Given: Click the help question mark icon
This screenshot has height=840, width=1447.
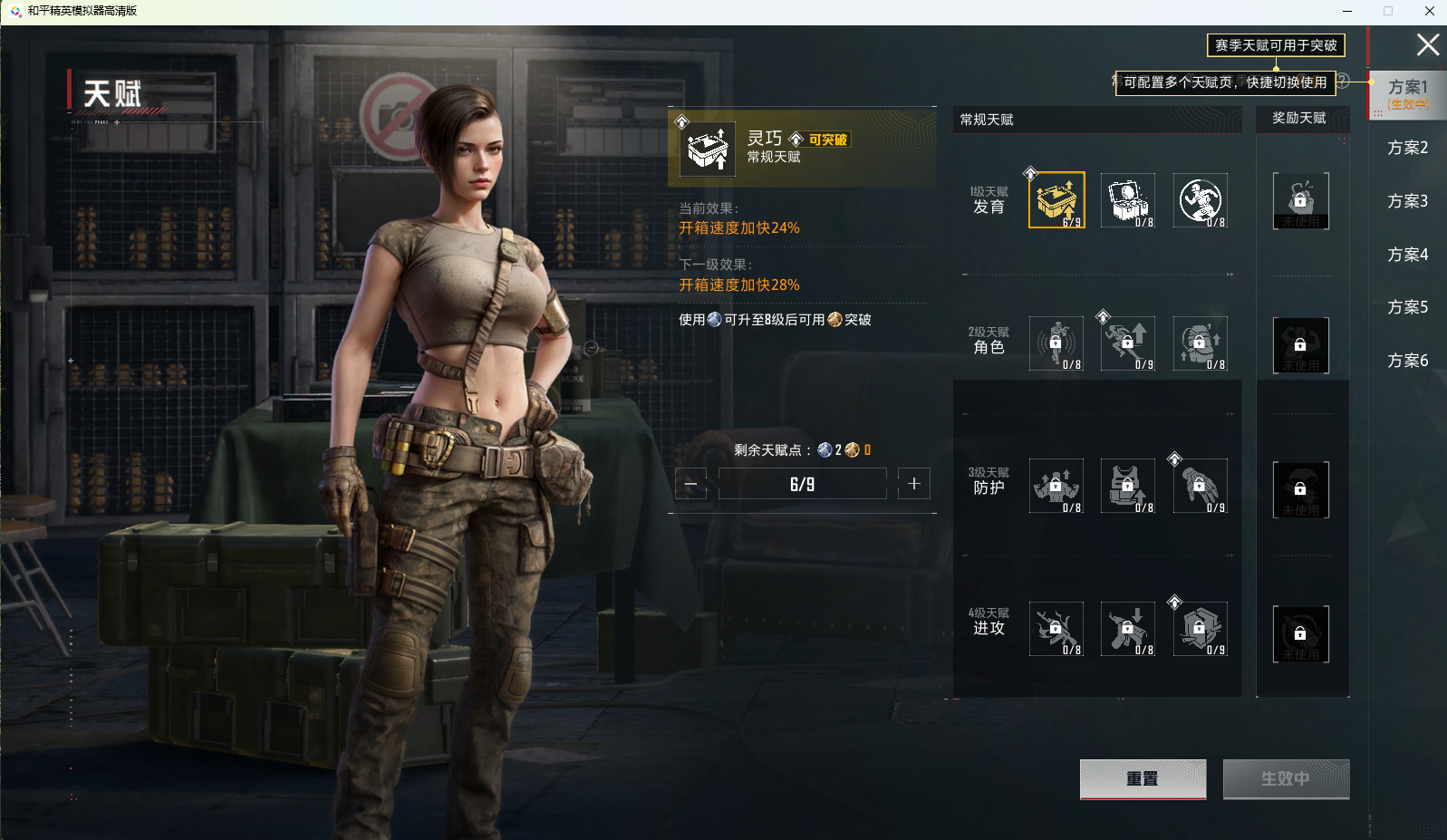Looking at the screenshot, I should [1344, 81].
